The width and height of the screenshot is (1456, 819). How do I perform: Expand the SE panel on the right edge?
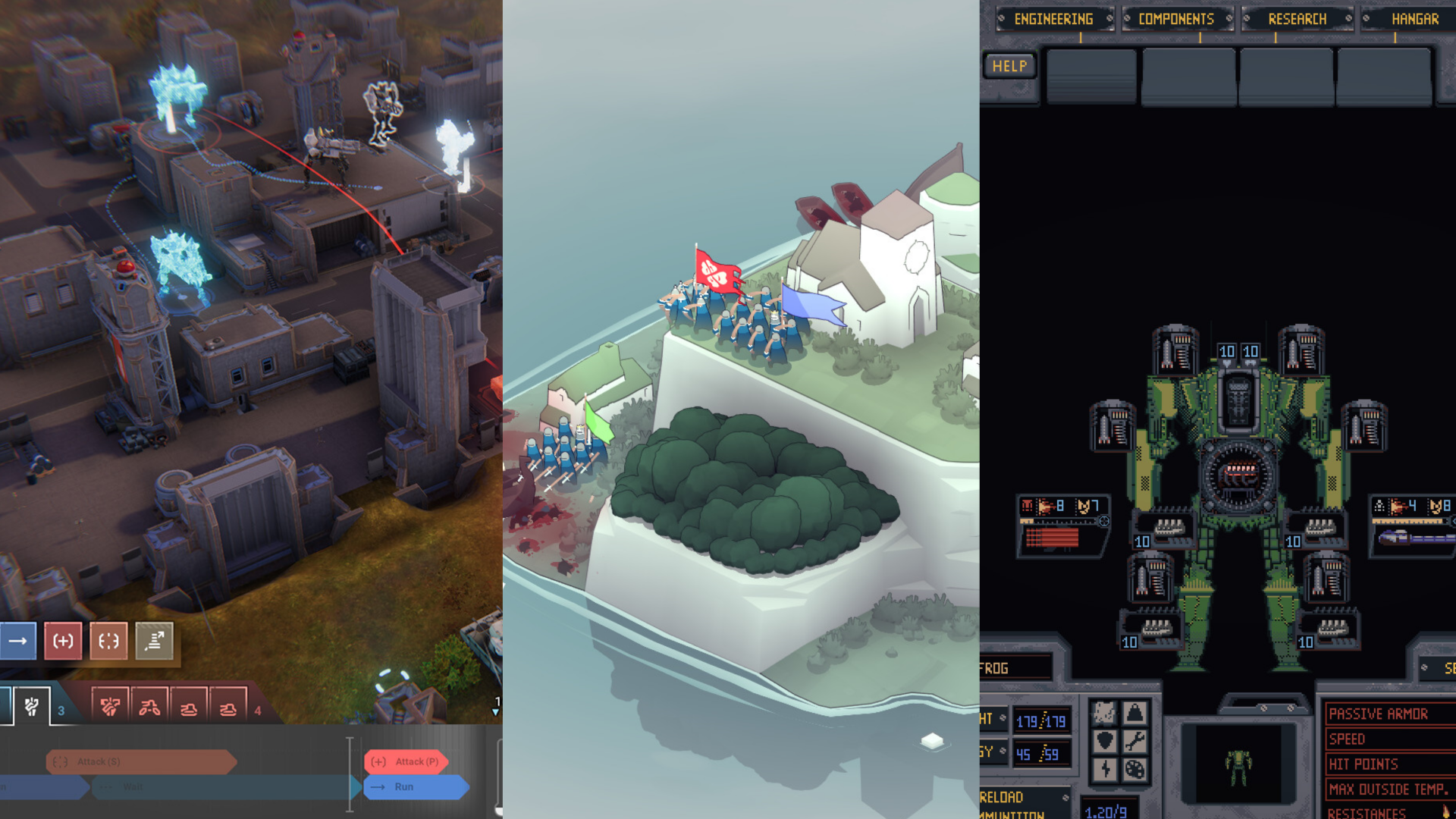point(1441,666)
